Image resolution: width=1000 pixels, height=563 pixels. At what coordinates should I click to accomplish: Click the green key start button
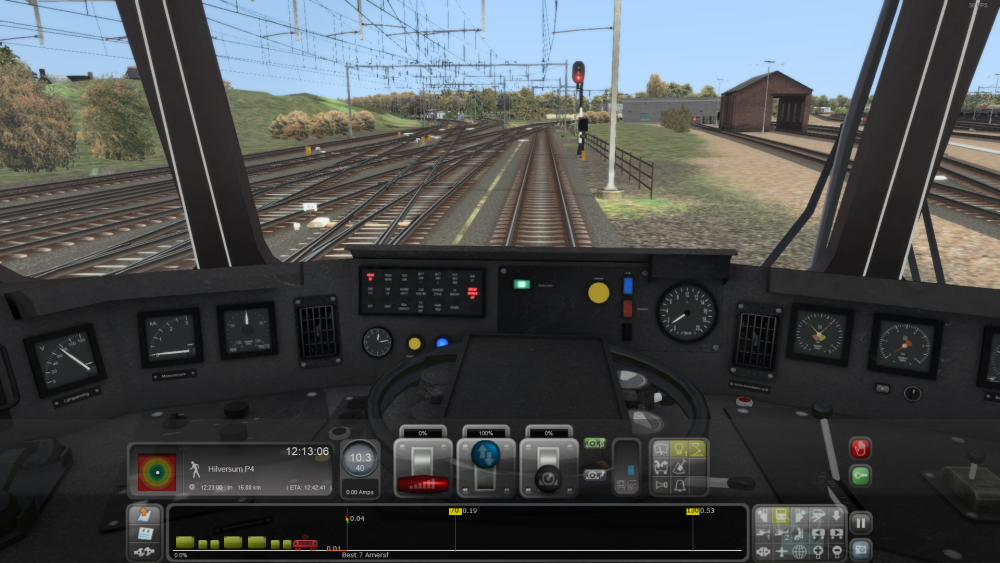[x=860, y=475]
